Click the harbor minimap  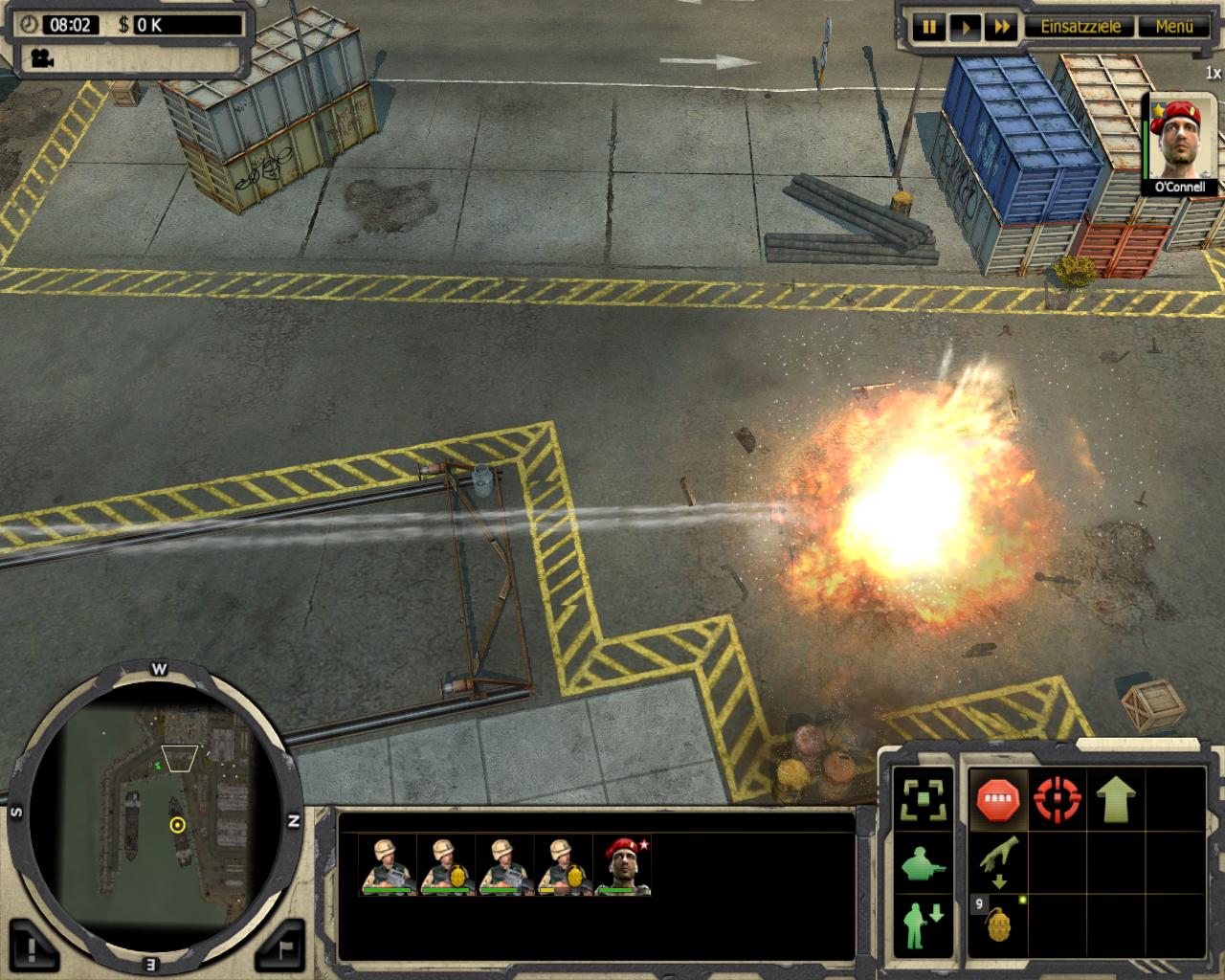[x=156, y=813]
